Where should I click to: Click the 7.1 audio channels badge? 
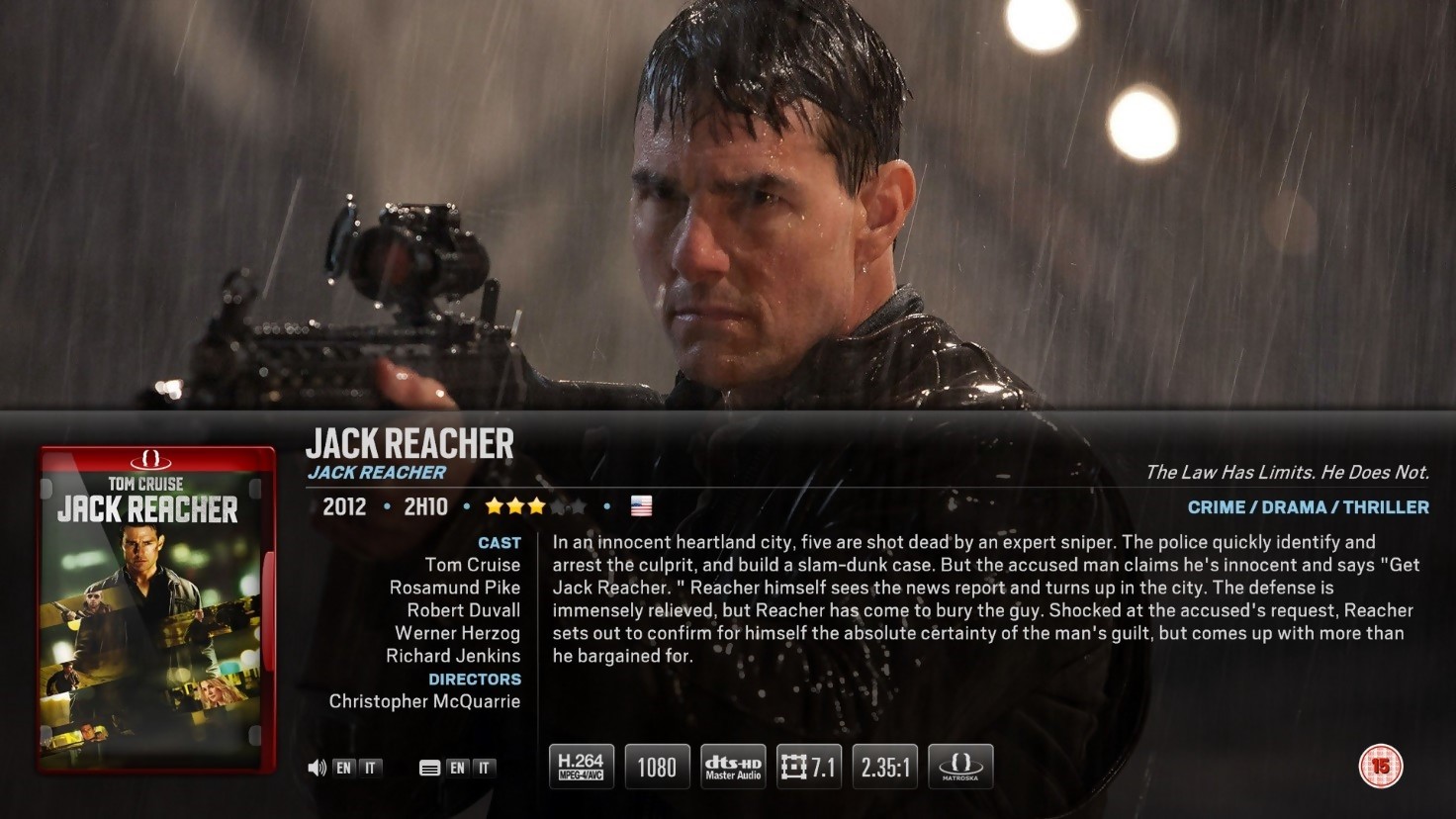coord(809,767)
